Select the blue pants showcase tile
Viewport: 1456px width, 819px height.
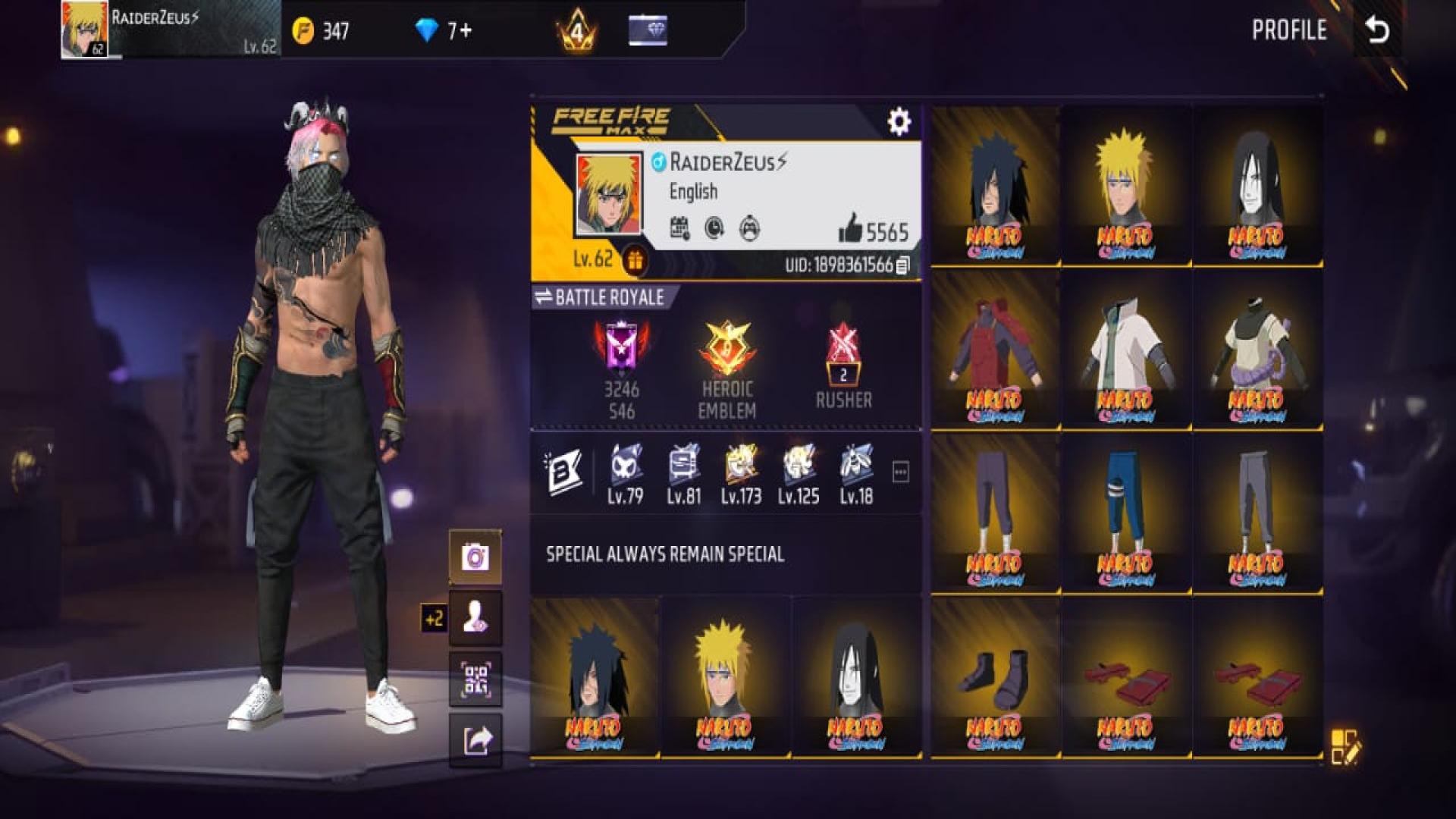tap(1125, 513)
